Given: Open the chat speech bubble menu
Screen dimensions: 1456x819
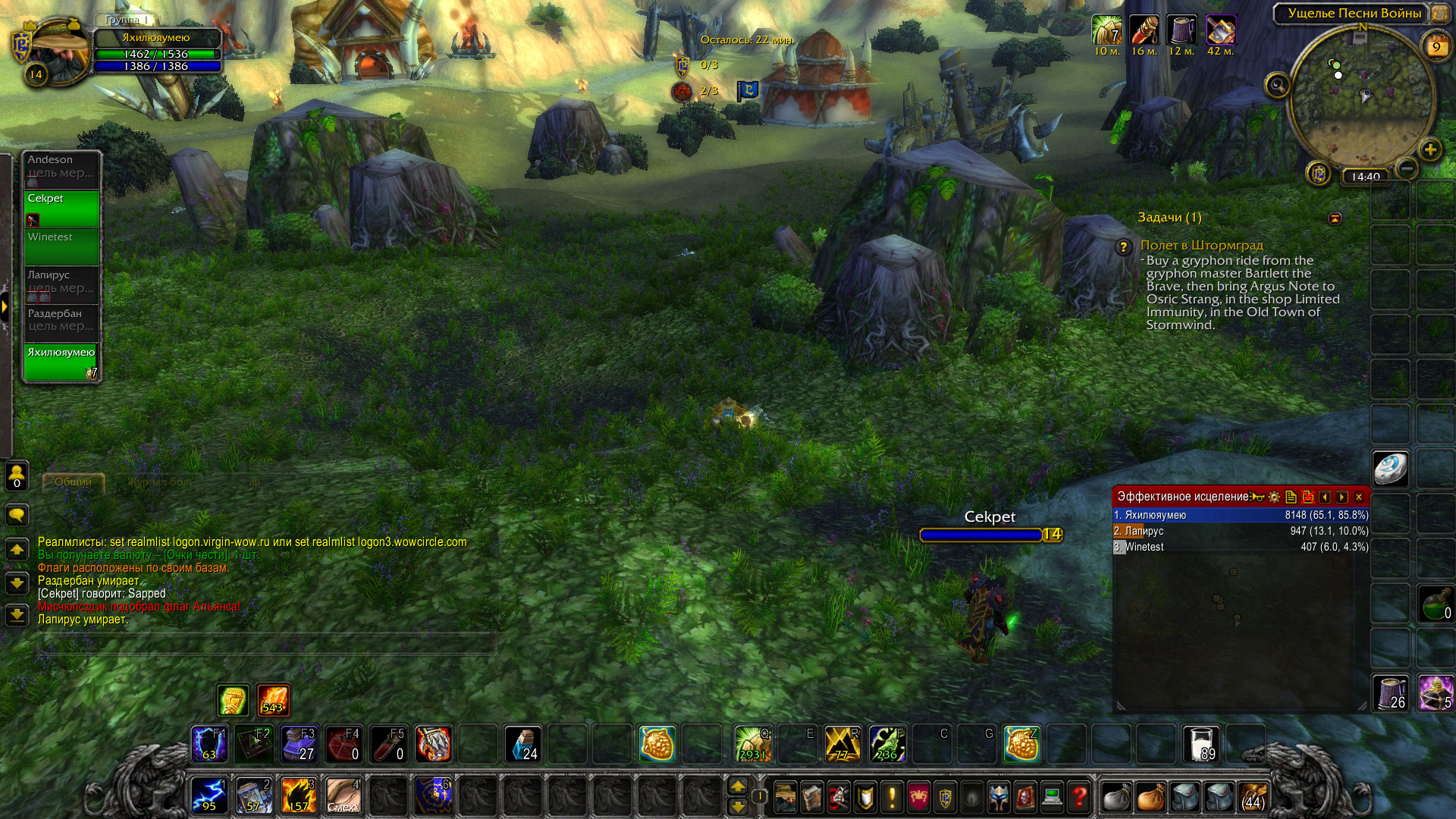Looking at the screenshot, I should pos(17,516).
